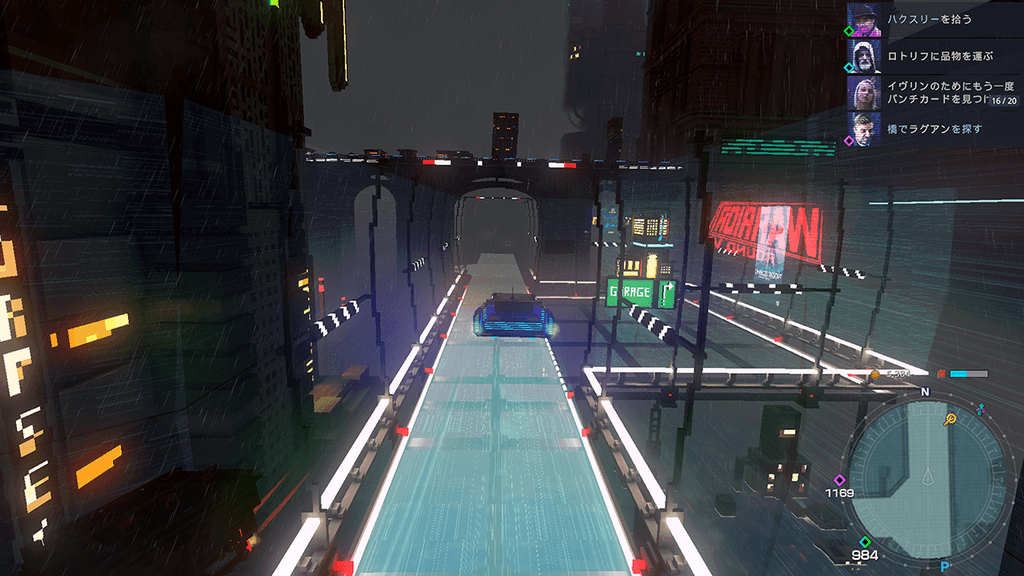Click the blue P parking marker
Viewport: 1024px width, 576px height.
[944, 566]
